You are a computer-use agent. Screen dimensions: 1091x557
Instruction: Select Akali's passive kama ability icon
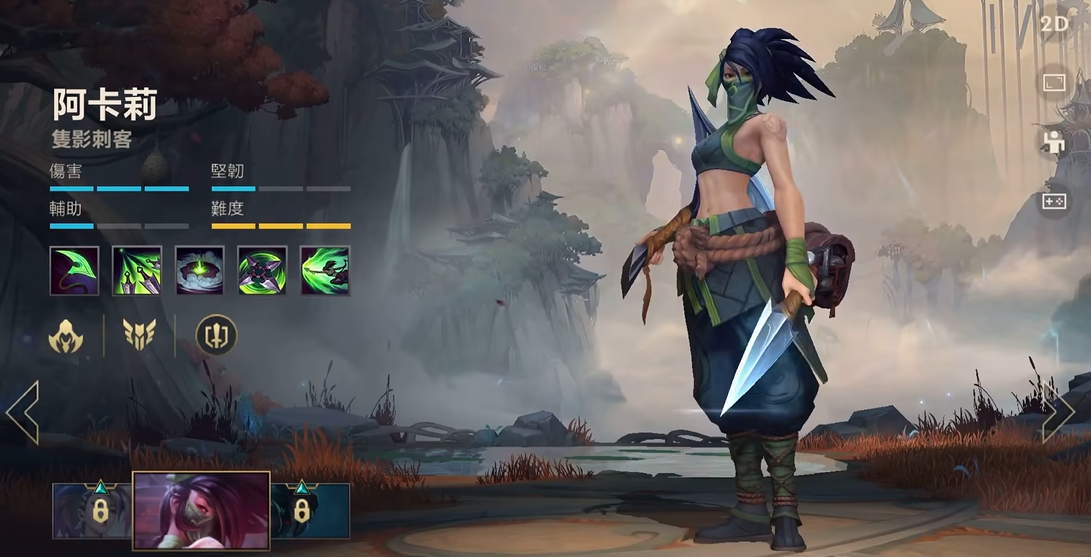pyautogui.click(x=74, y=270)
